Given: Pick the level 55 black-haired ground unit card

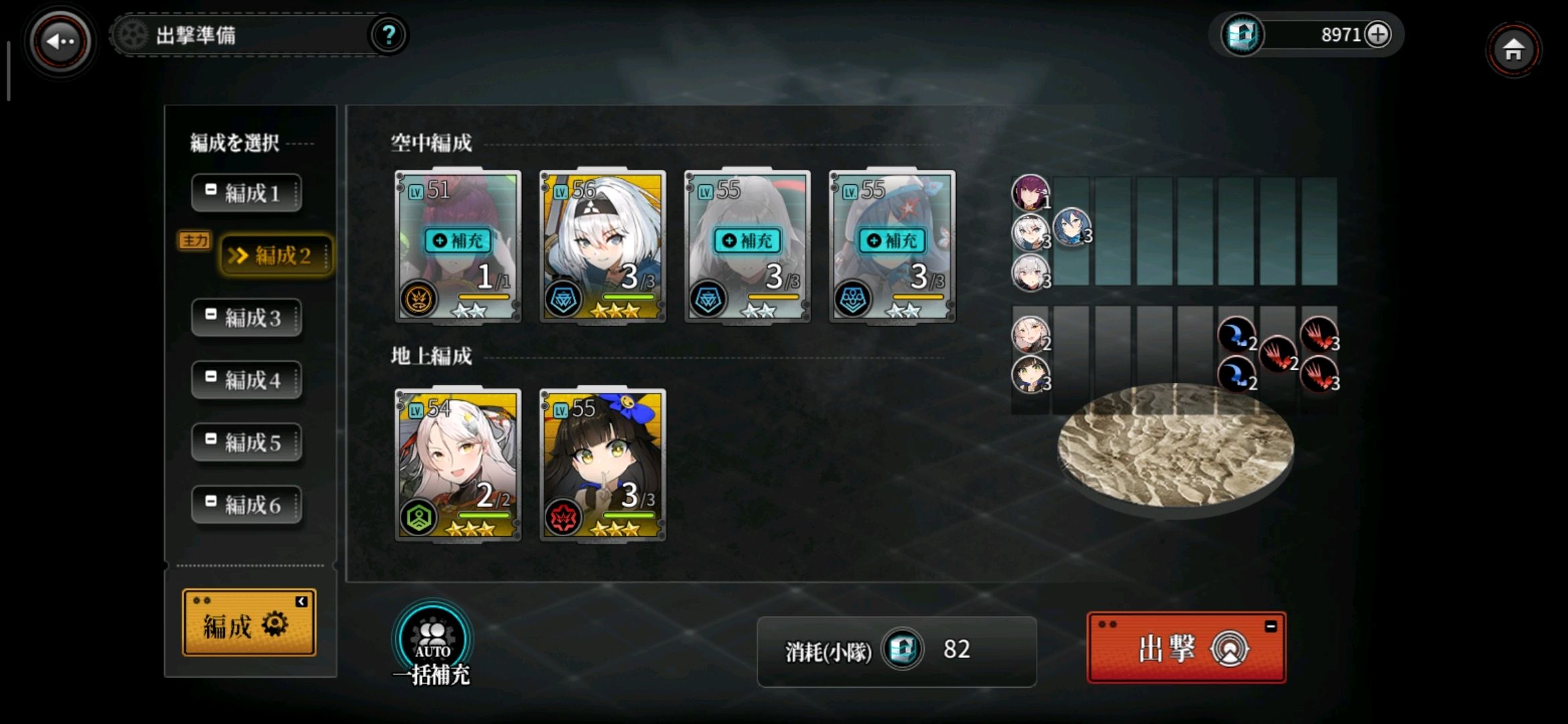Looking at the screenshot, I should pyautogui.click(x=602, y=464).
